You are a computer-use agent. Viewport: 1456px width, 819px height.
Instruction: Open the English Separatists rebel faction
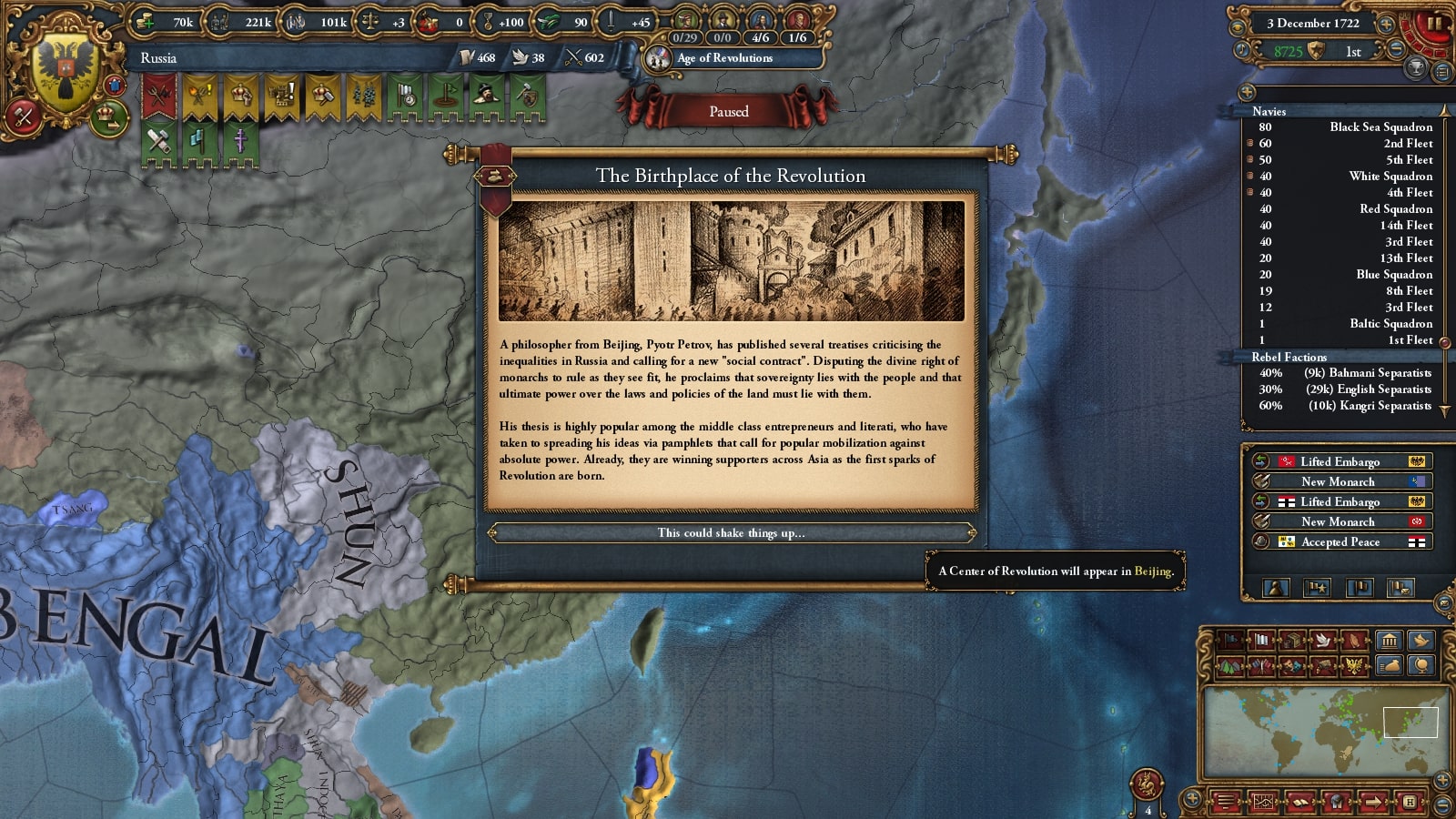click(x=1347, y=389)
